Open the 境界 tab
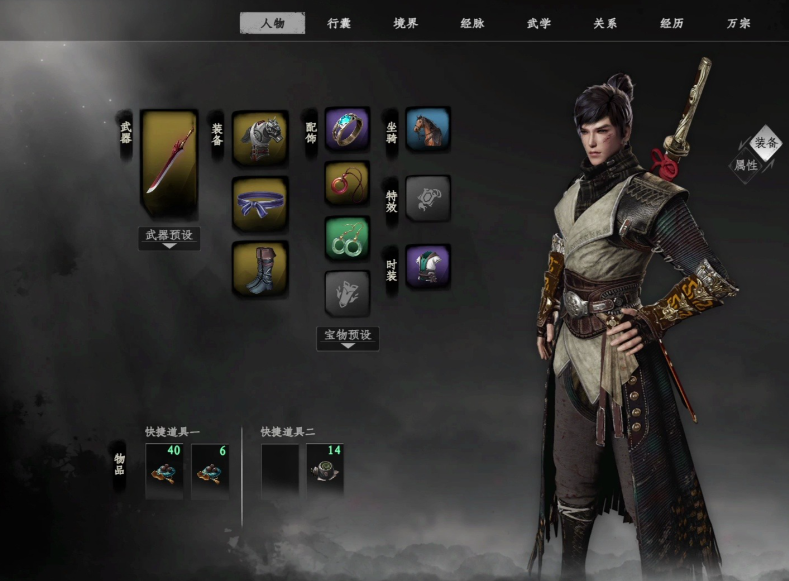This screenshot has width=789, height=581. pyautogui.click(x=406, y=23)
